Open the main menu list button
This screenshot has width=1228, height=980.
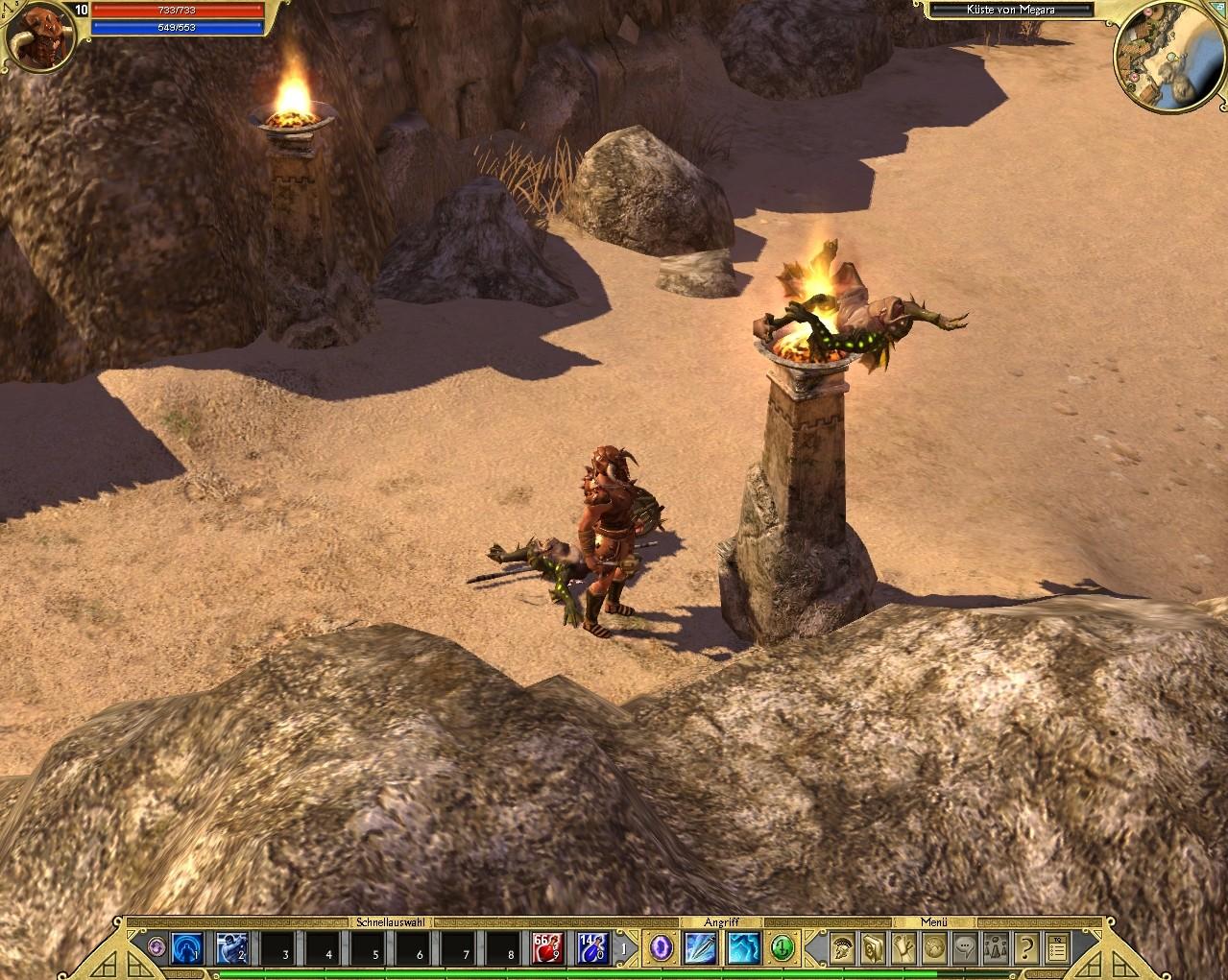(1056, 948)
